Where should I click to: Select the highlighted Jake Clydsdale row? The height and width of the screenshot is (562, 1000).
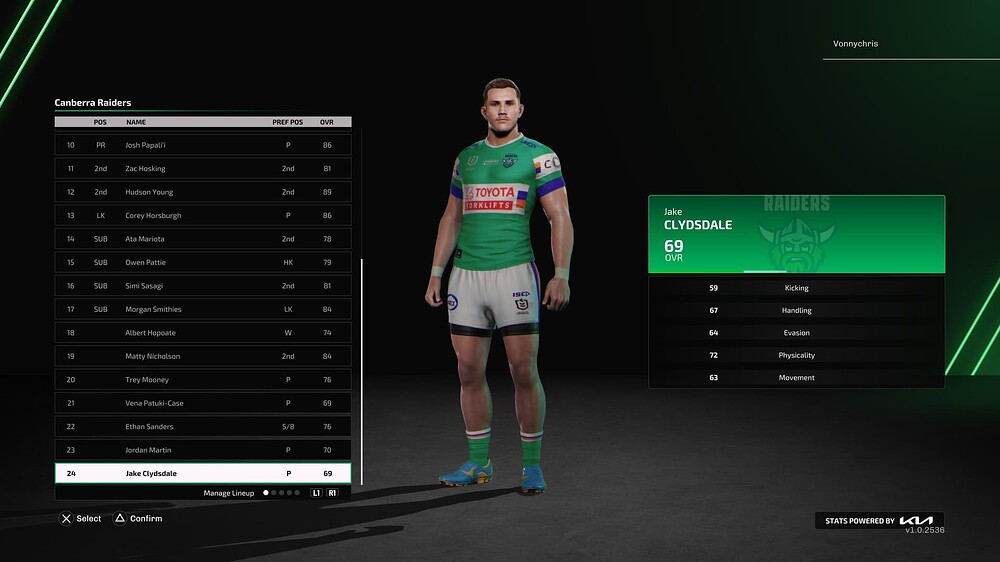(x=202, y=474)
